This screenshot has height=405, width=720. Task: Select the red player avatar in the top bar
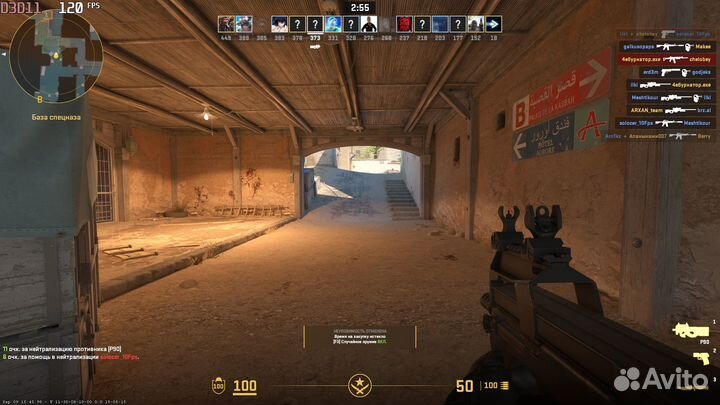click(404, 24)
